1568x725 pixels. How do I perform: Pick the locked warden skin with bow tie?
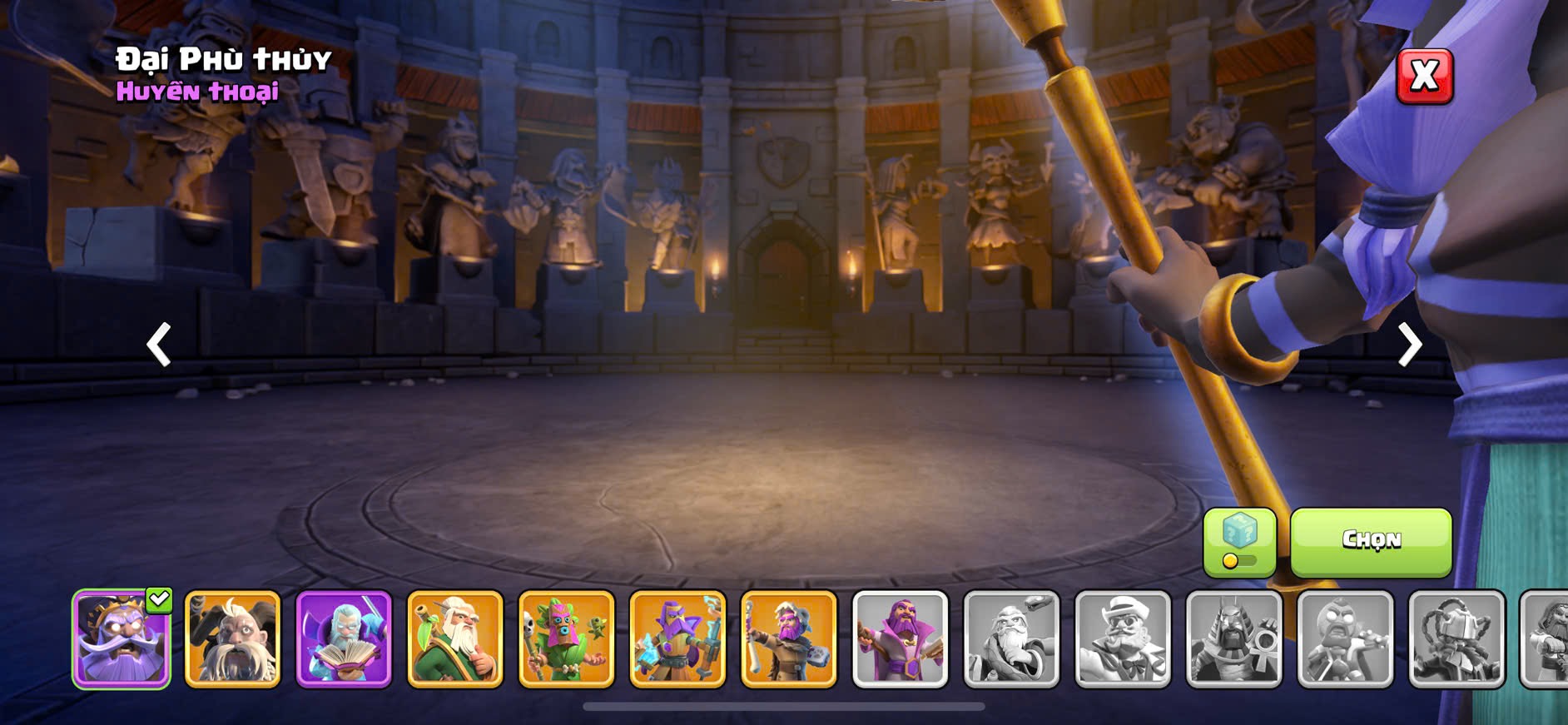tap(1124, 639)
